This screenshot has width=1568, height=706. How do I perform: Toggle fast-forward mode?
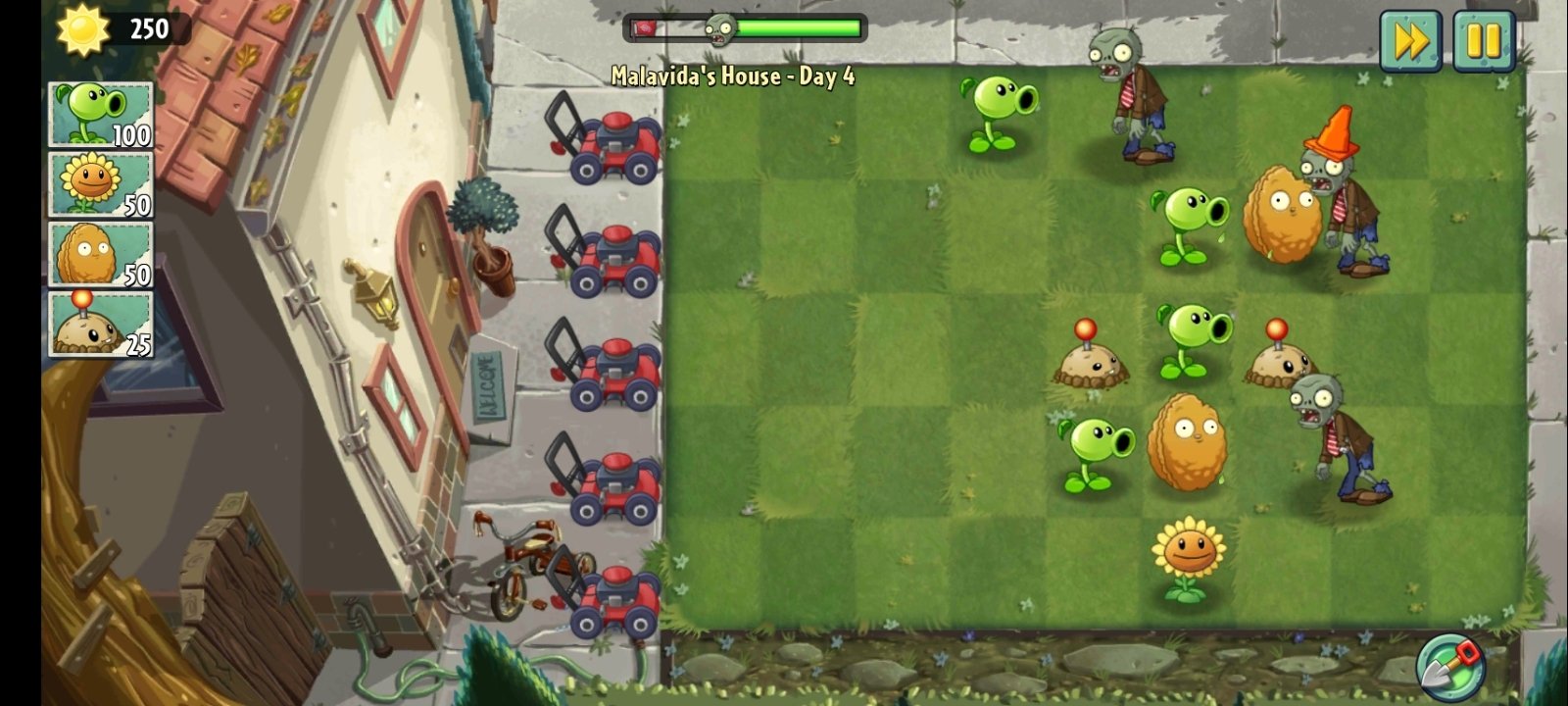click(x=1409, y=39)
